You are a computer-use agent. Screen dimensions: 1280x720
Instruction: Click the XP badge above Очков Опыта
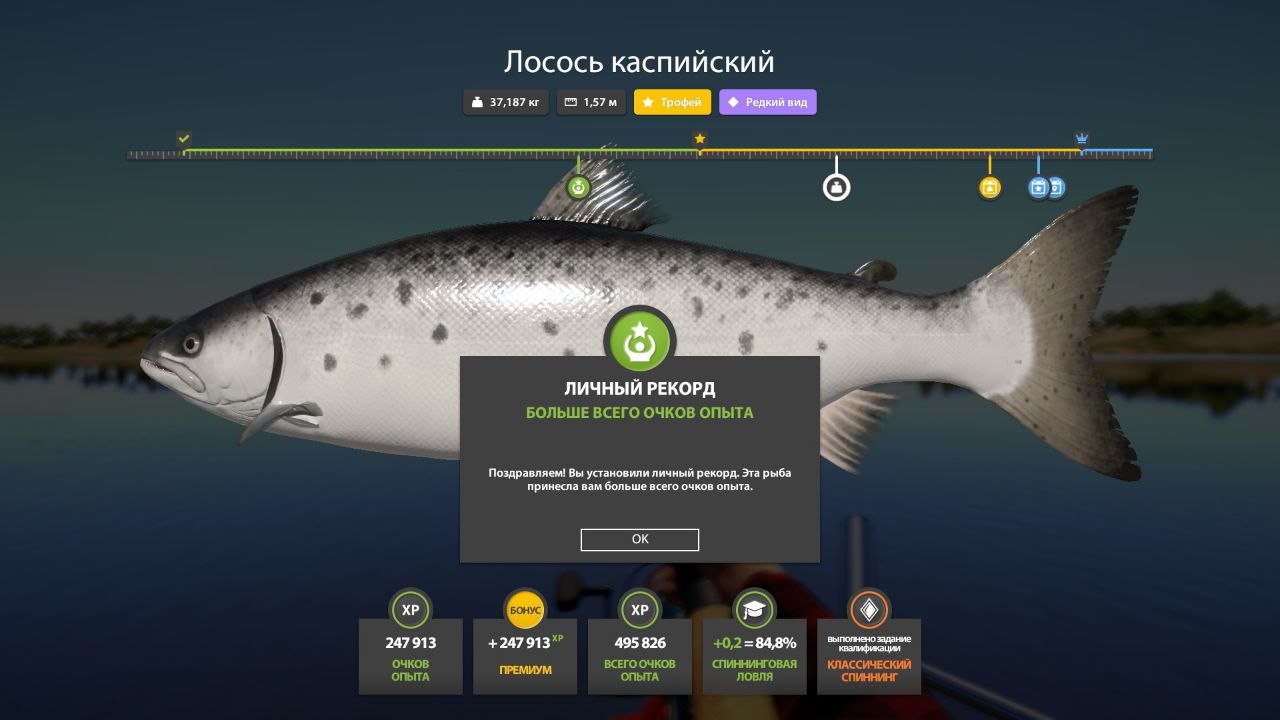pos(410,610)
